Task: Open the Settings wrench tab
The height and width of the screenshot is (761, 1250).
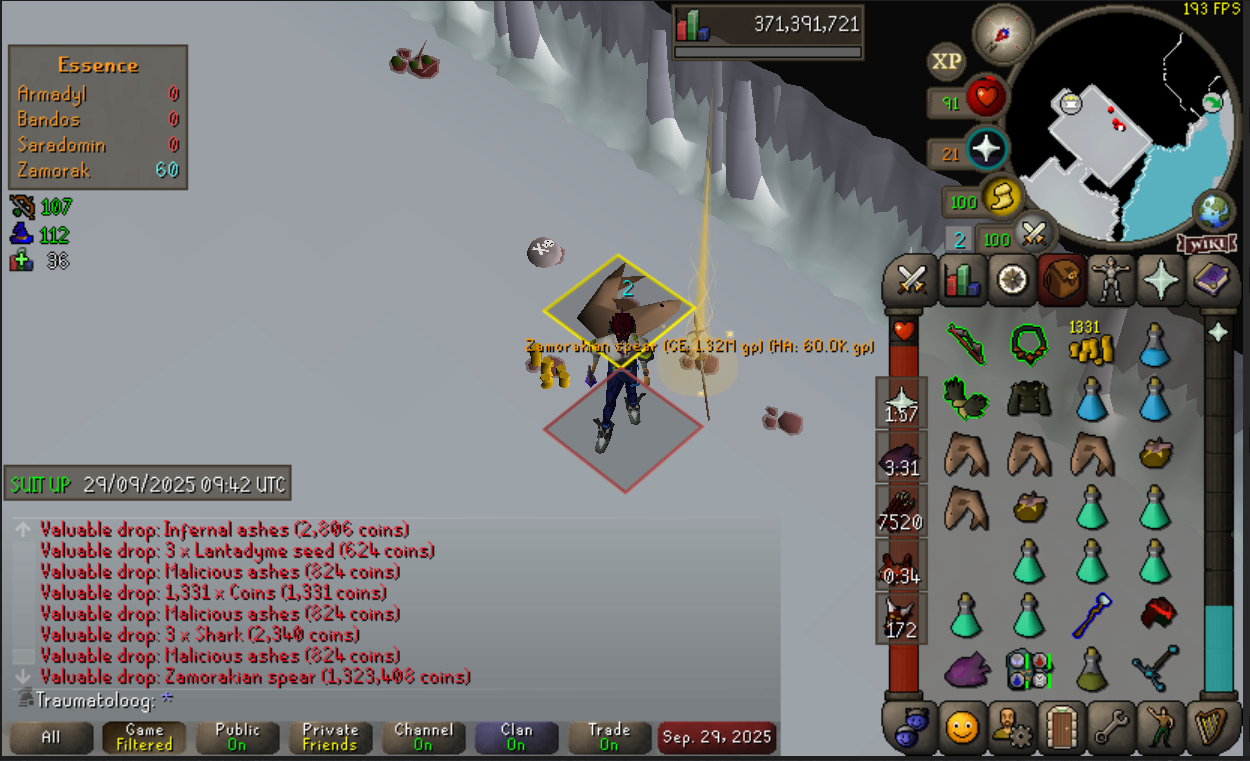Action: tap(1110, 727)
